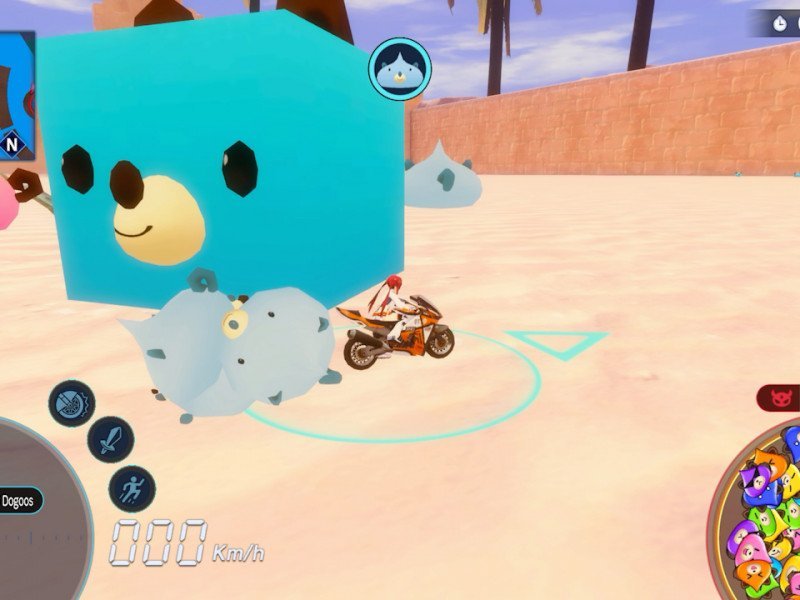
Task: Activate the running figure dash icon
Action: click(132, 489)
